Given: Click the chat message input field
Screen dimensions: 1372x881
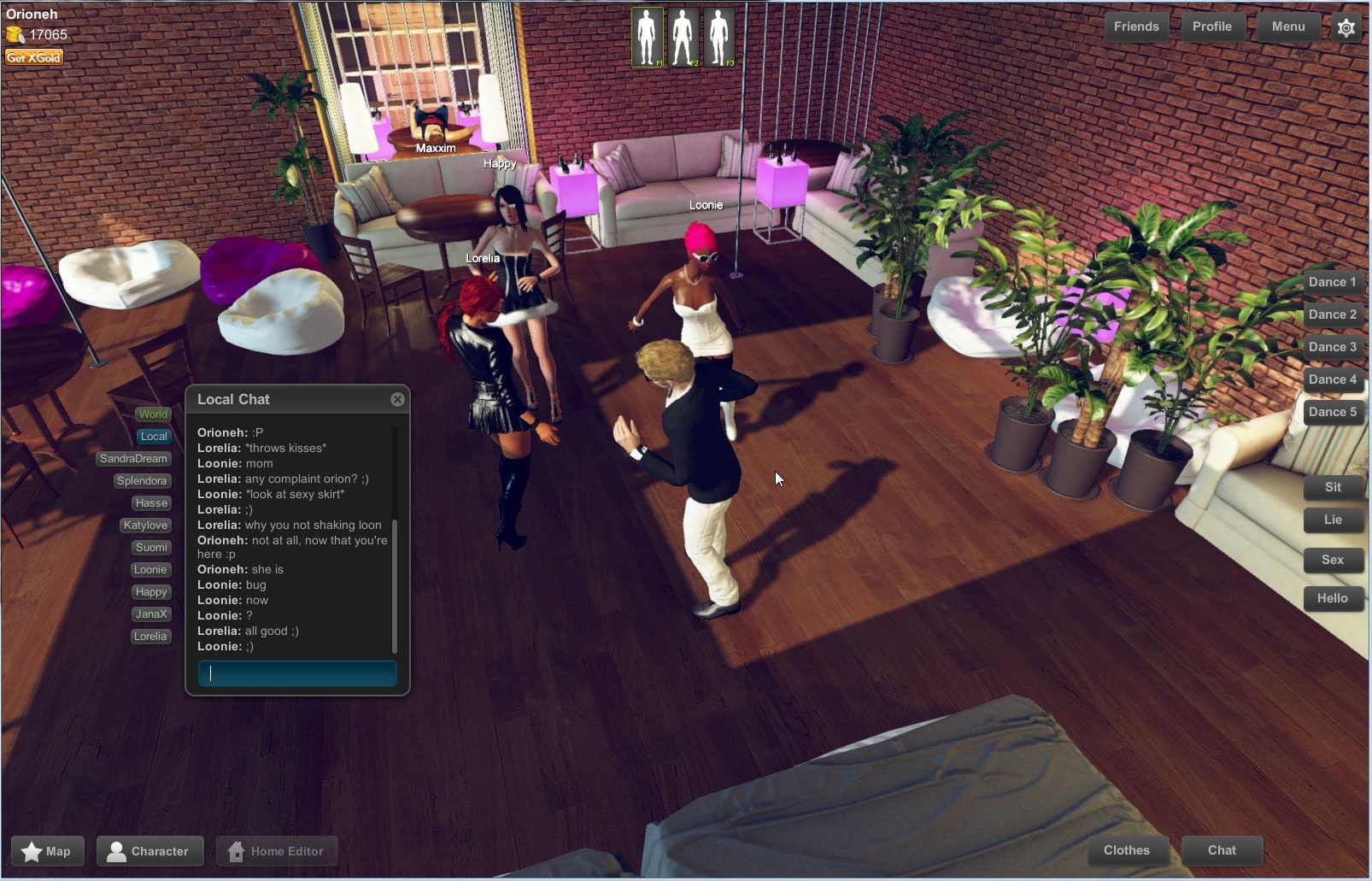Looking at the screenshot, I should pos(296,673).
